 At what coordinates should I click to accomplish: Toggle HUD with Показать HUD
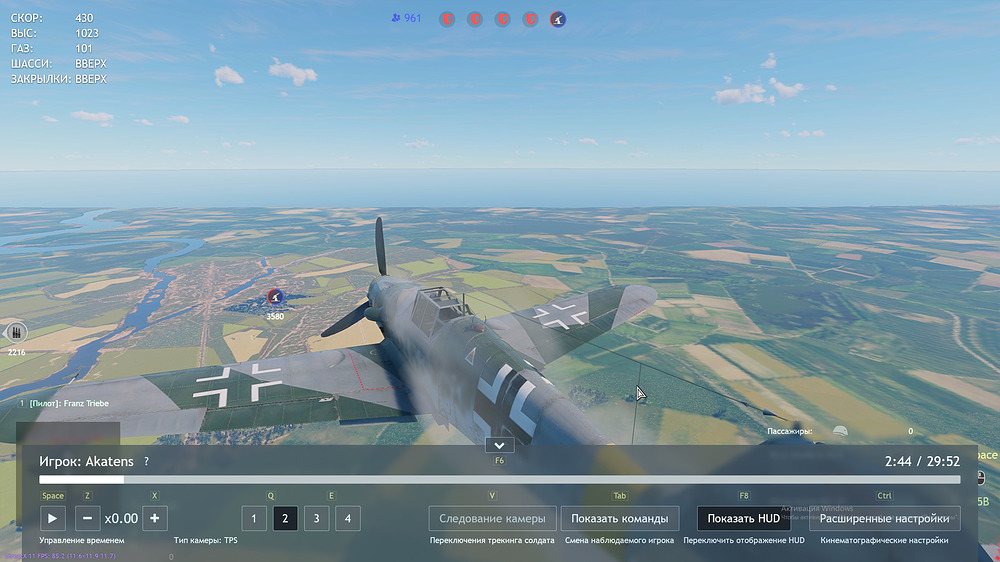pos(743,518)
